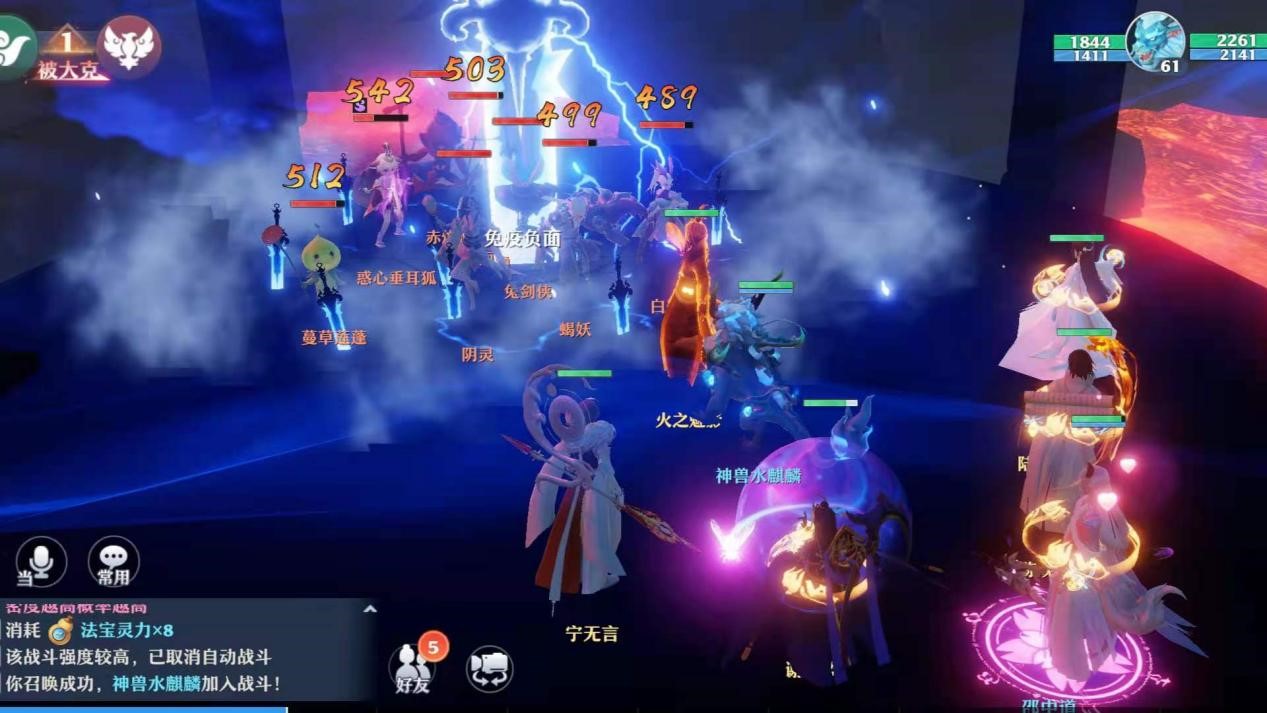Click the red phoenix faction emblem
Image resolution: width=1267 pixels, height=713 pixels.
[128, 46]
